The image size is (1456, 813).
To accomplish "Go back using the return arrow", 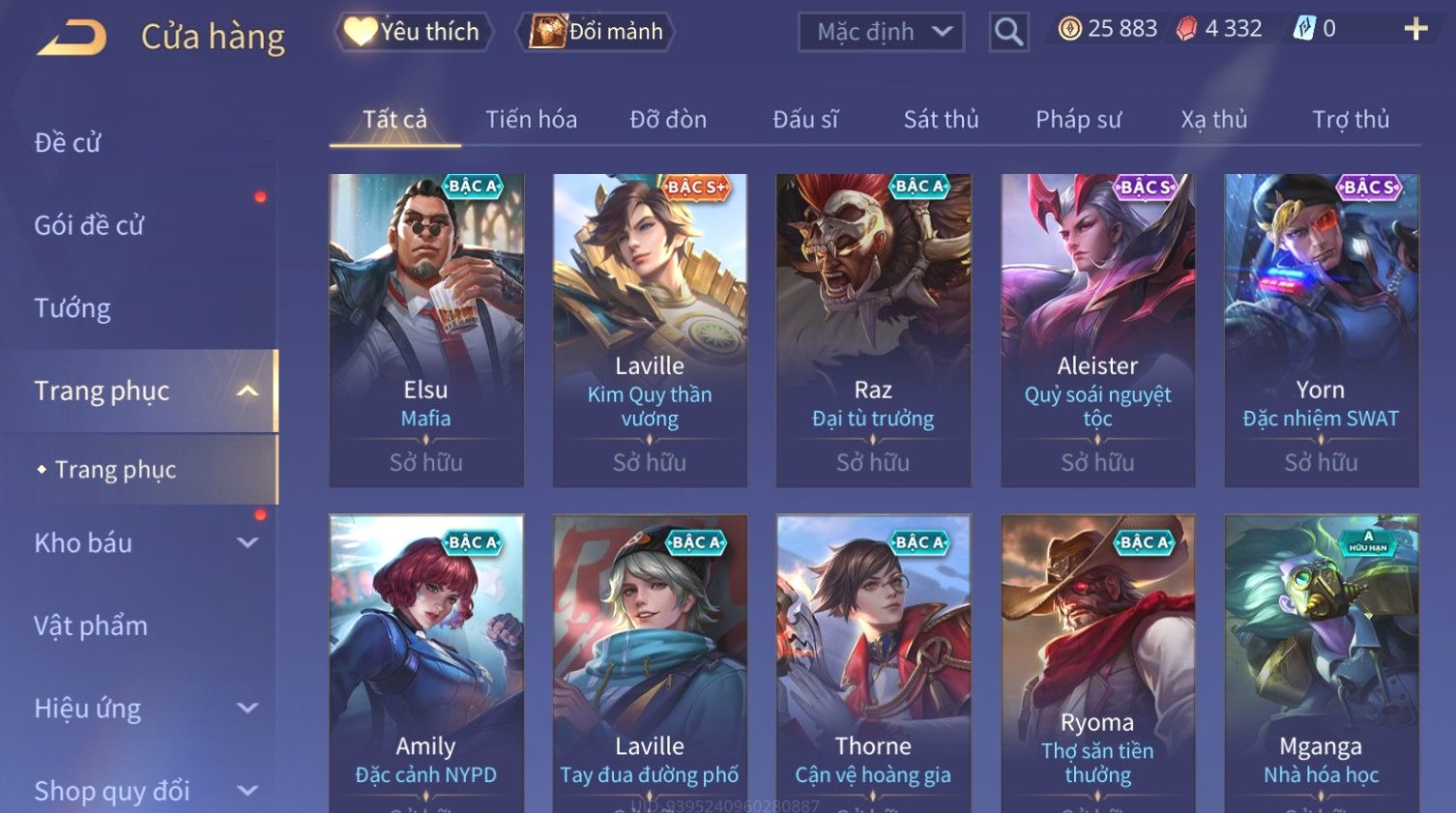I will point(73,38).
